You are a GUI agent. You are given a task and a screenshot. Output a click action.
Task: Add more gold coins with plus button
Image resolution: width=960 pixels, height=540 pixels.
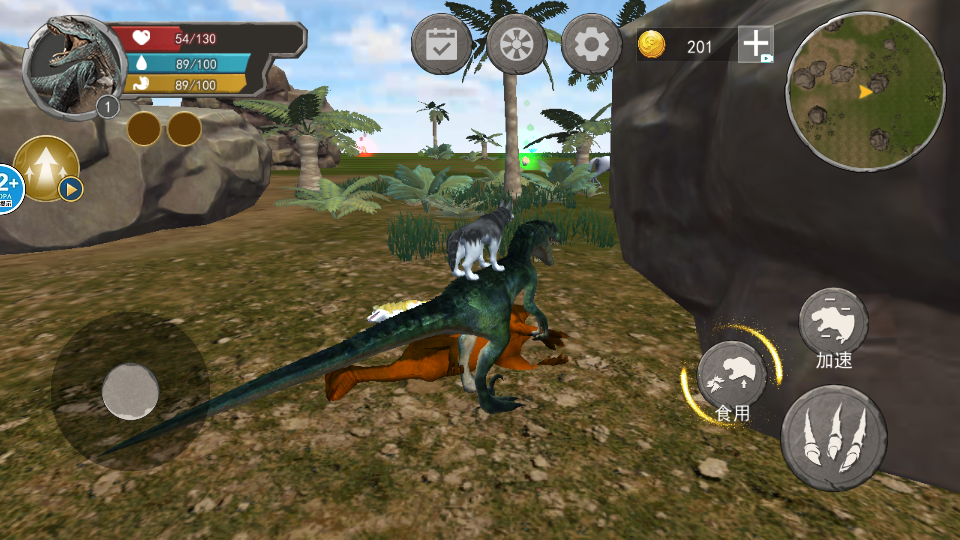(x=756, y=45)
